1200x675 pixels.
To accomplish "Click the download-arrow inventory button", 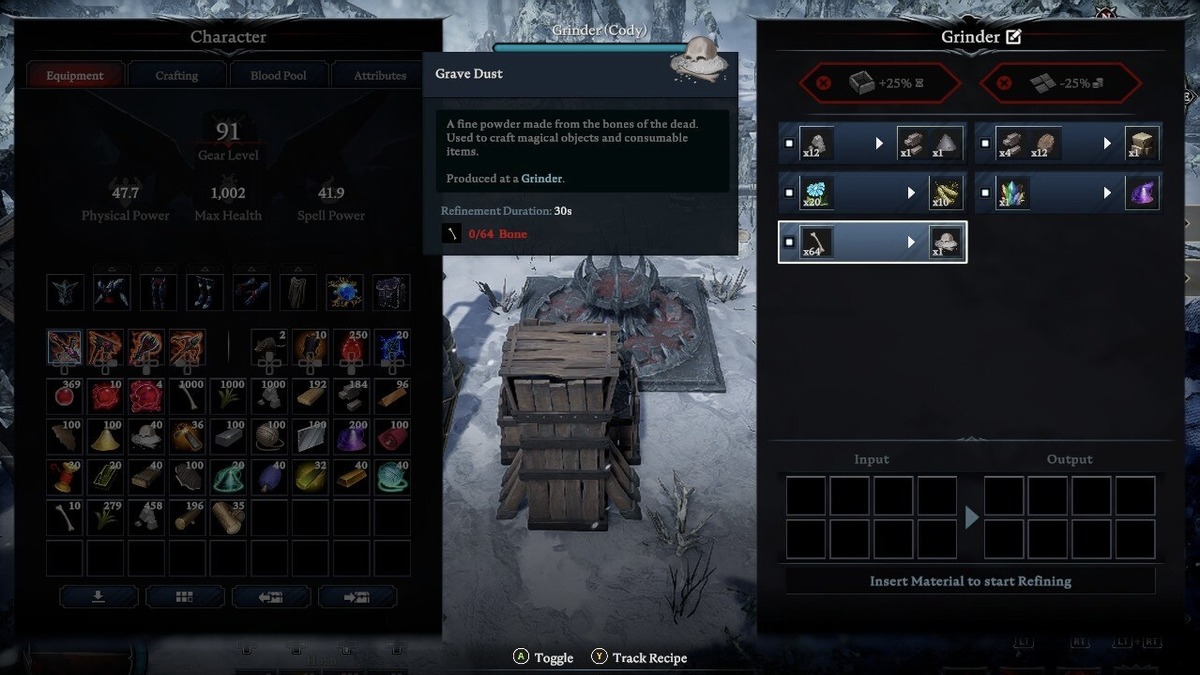I will 98,596.
